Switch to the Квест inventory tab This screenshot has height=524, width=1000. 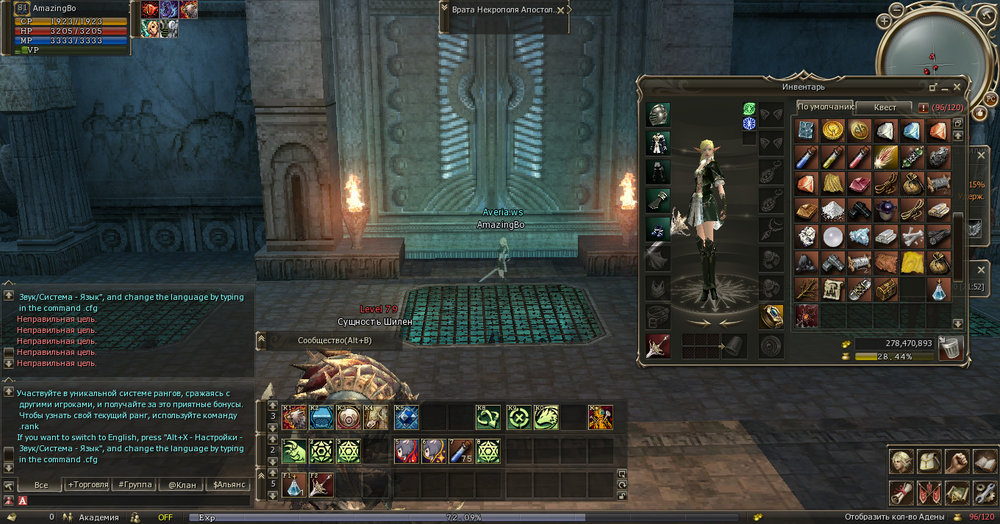point(885,107)
